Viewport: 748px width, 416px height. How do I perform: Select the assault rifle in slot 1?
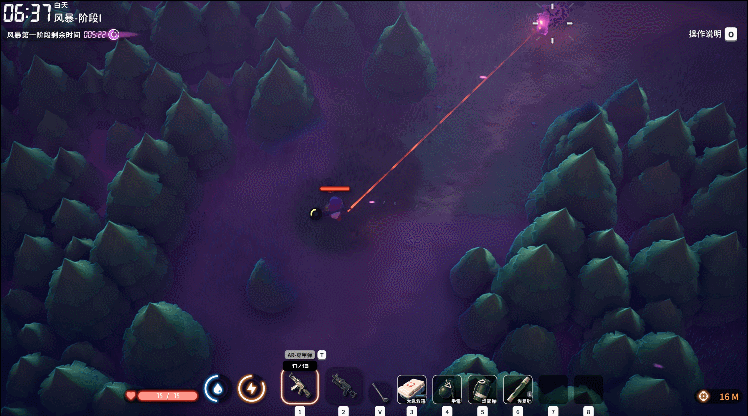point(299,386)
